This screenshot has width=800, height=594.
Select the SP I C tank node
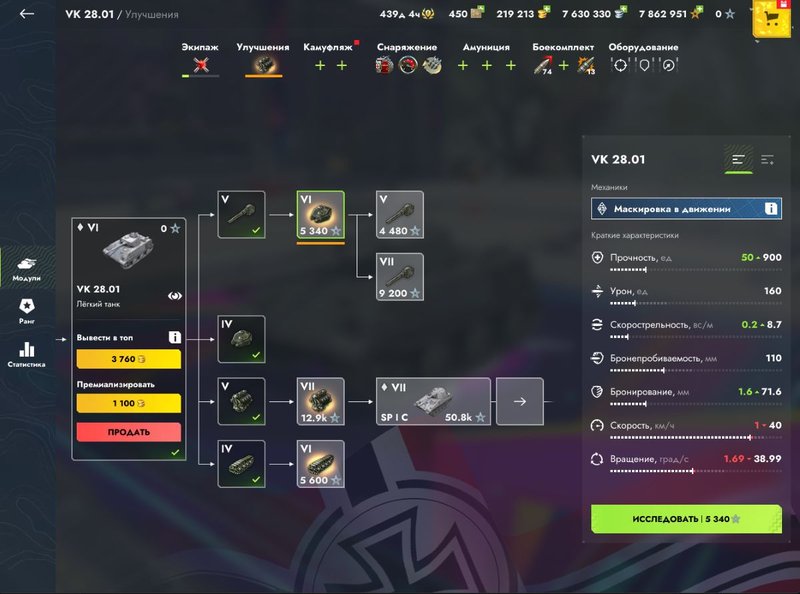click(433, 401)
